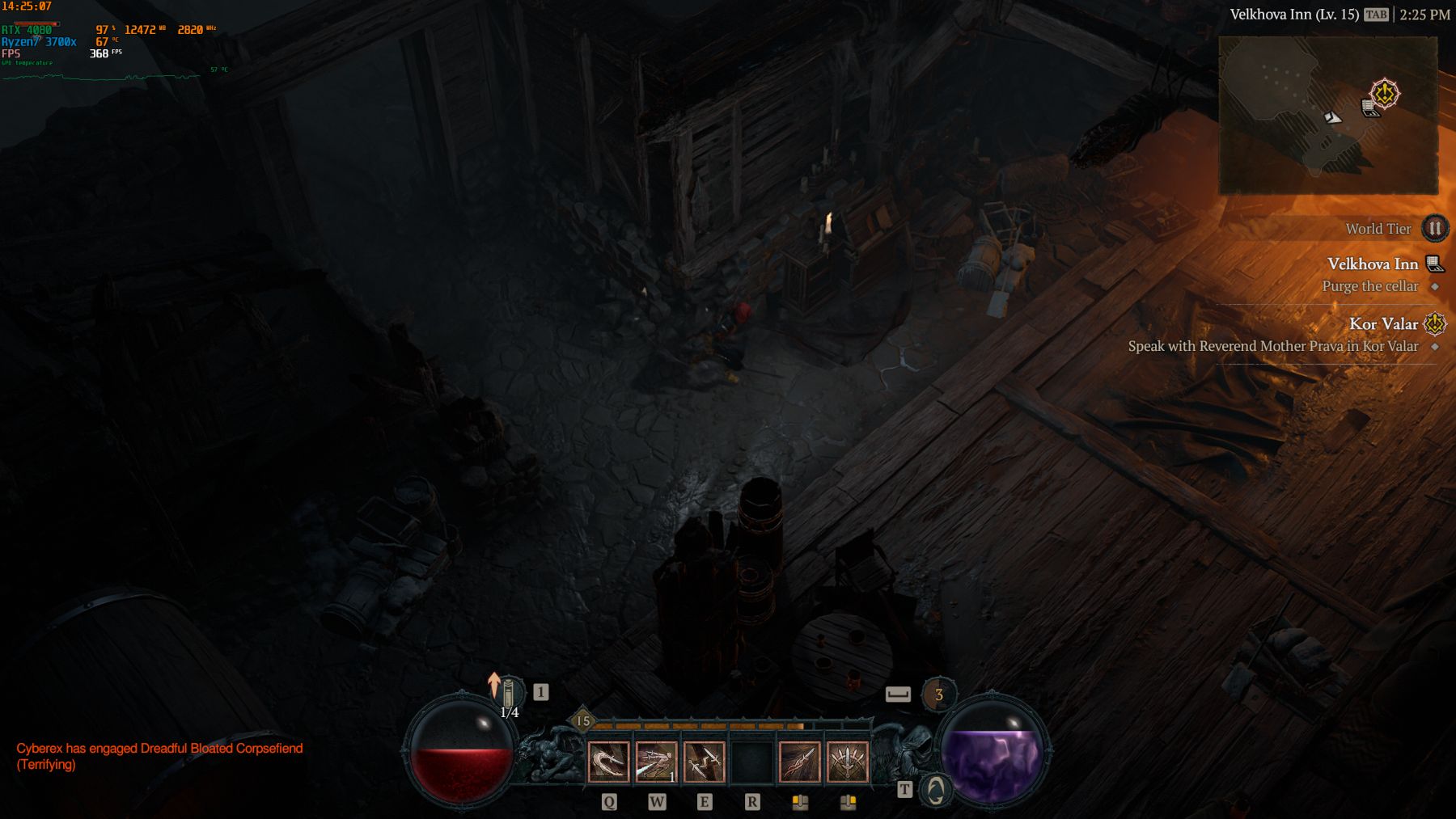1456x819 pixels.
Task: Select the thorned spear skill slot
Action: tap(800, 762)
